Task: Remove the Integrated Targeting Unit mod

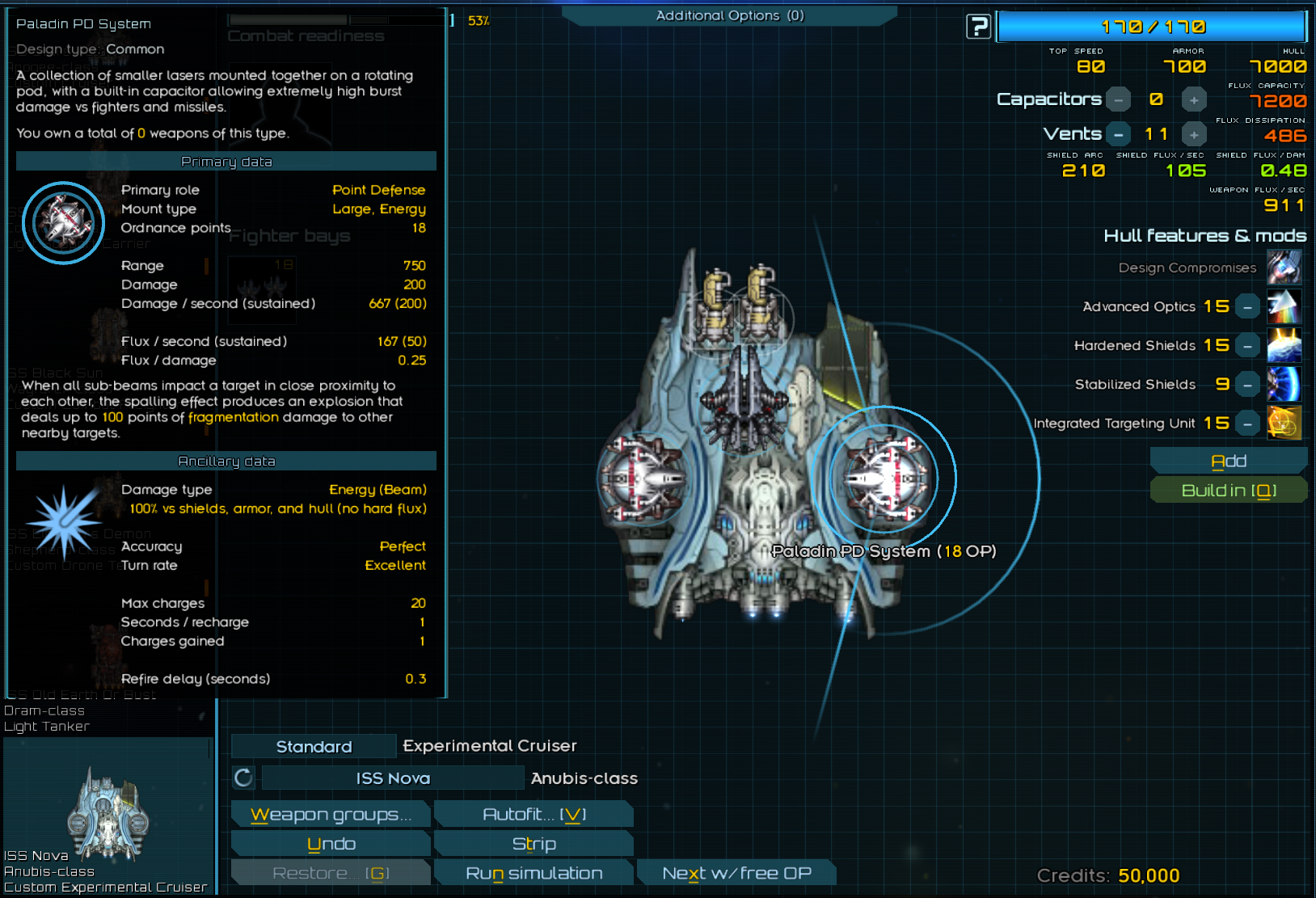Action: [1248, 424]
